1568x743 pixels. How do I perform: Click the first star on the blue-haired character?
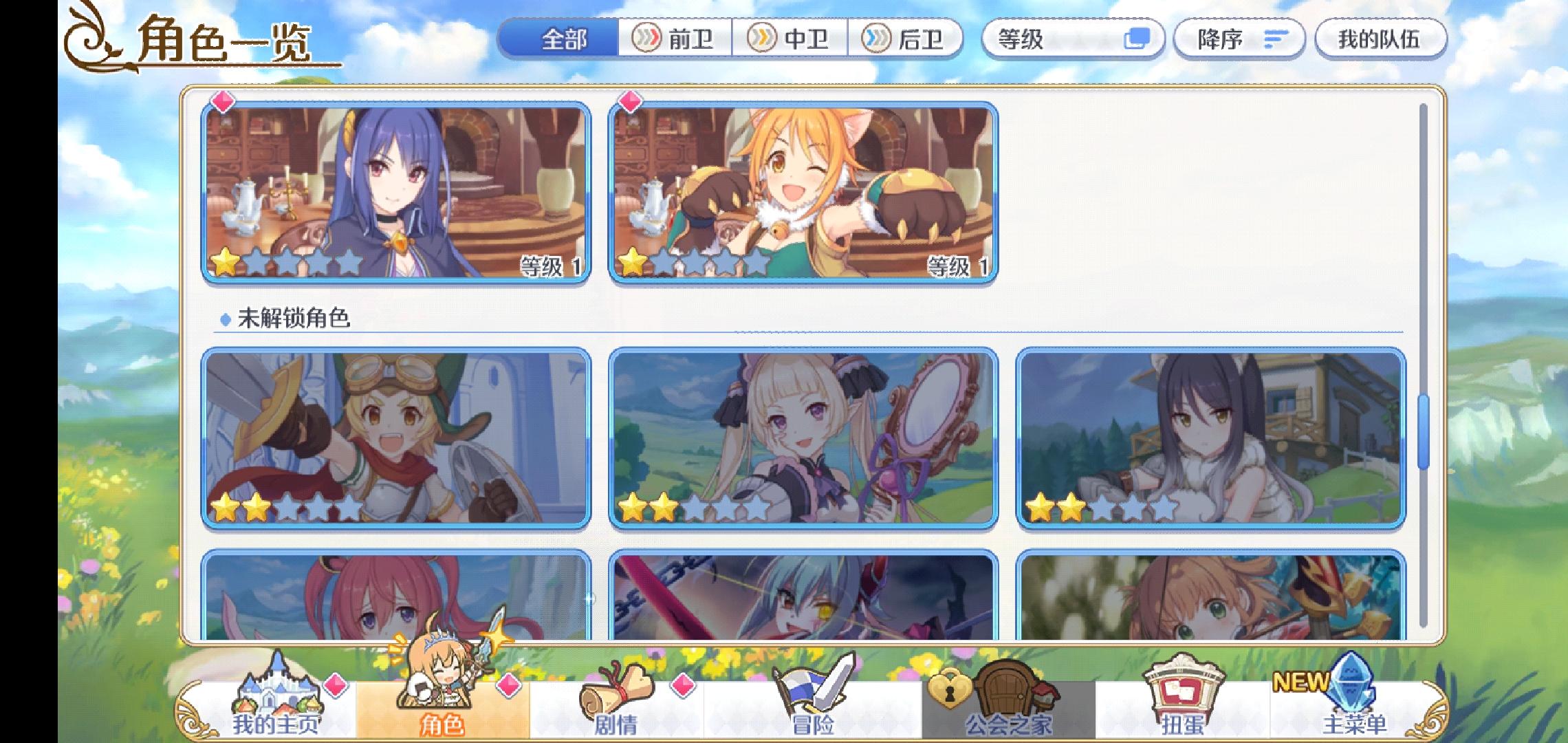click(225, 261)
